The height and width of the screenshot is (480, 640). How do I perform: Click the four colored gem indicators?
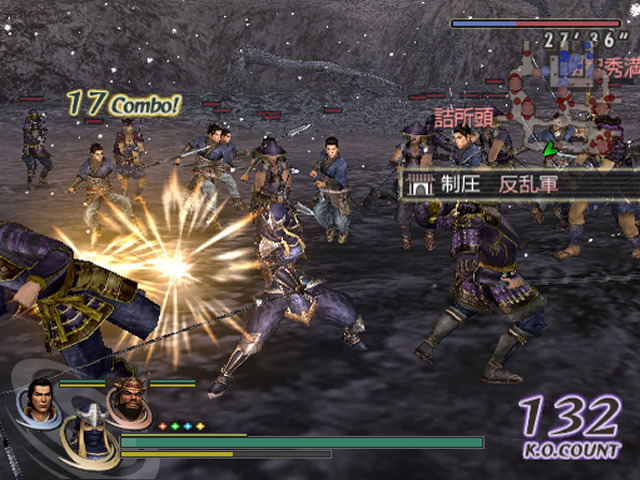pyautogui.click(x=181, y=426)
